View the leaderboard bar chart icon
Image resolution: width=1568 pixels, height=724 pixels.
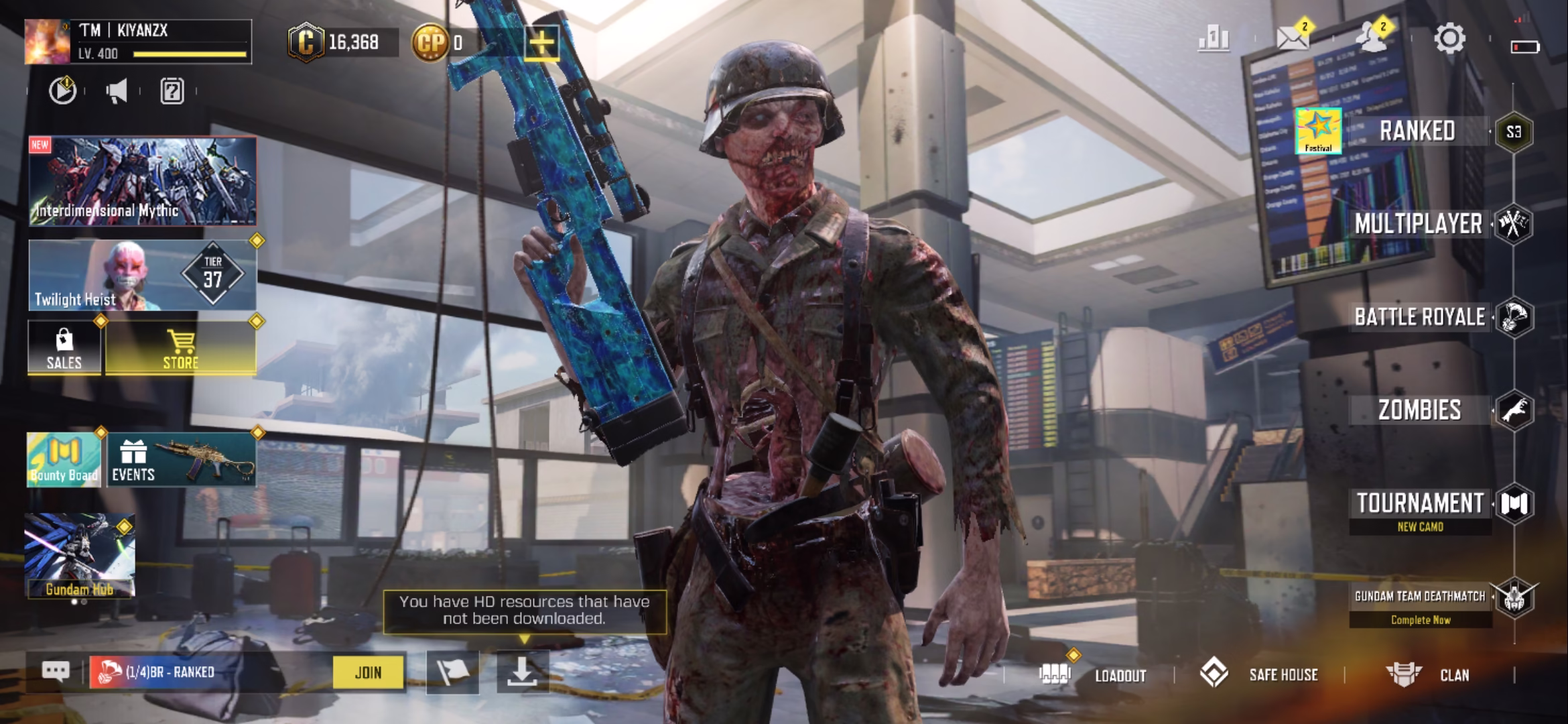click(1214, 39)
